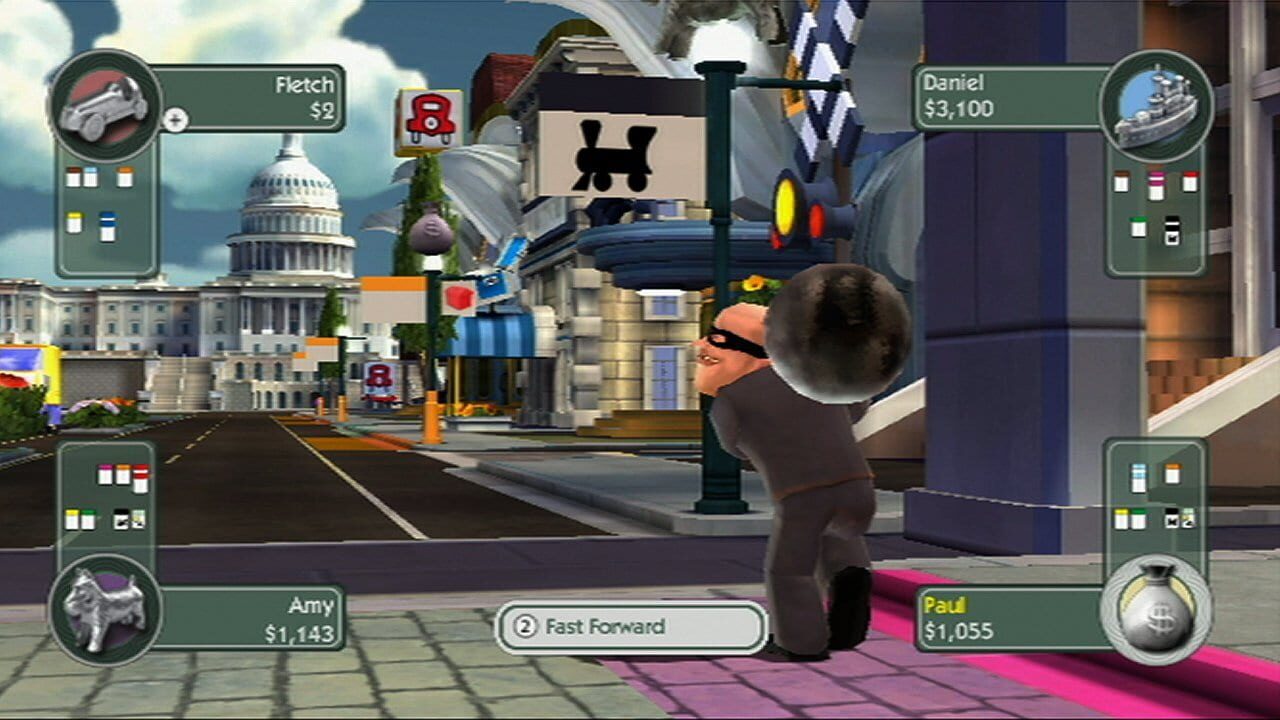1280x720 pixels.
Task: Click the red property deed in Daniel's panel
Action: (1189, 181)
